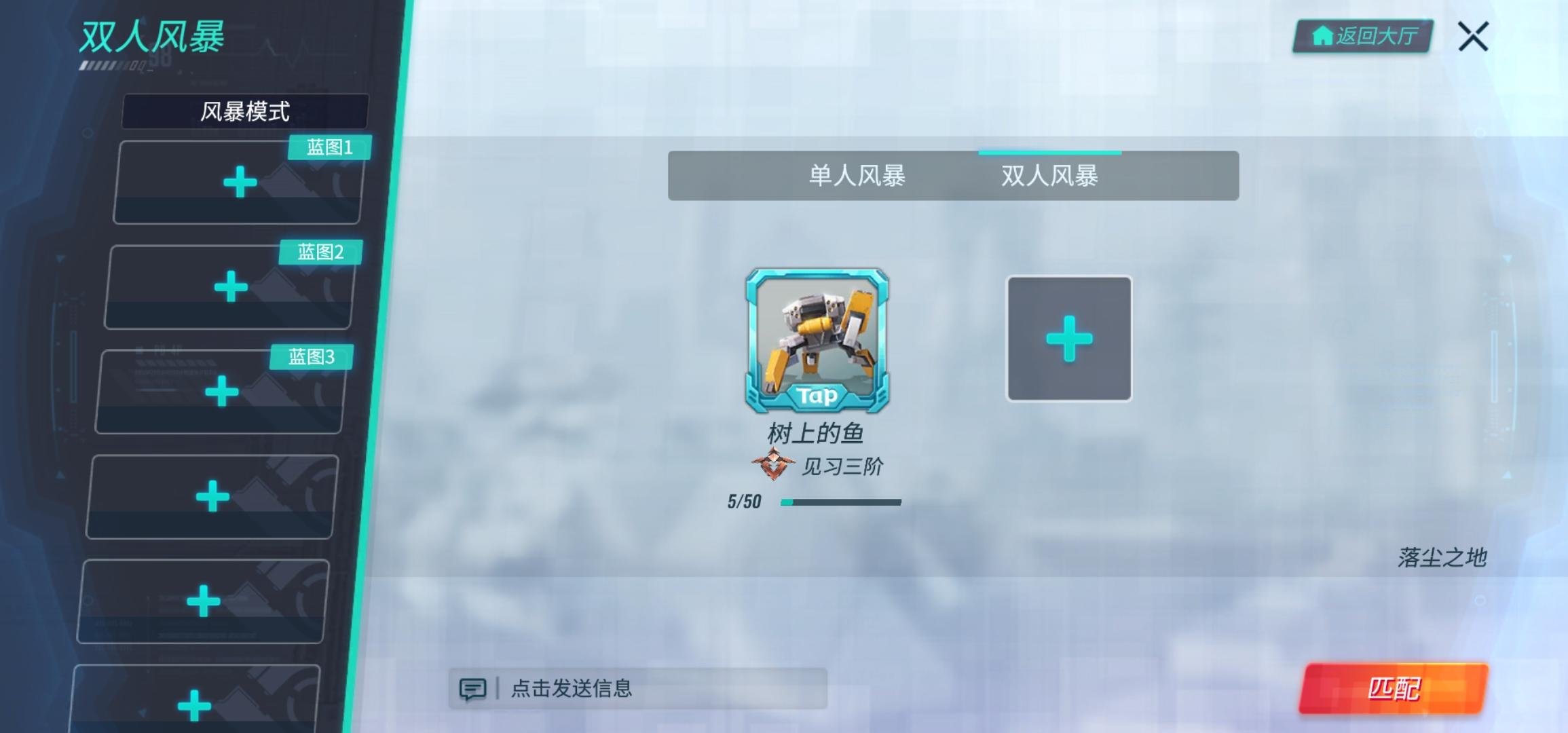
Task: Select the 双人风暴 tab
Action: click(1049, 176)
